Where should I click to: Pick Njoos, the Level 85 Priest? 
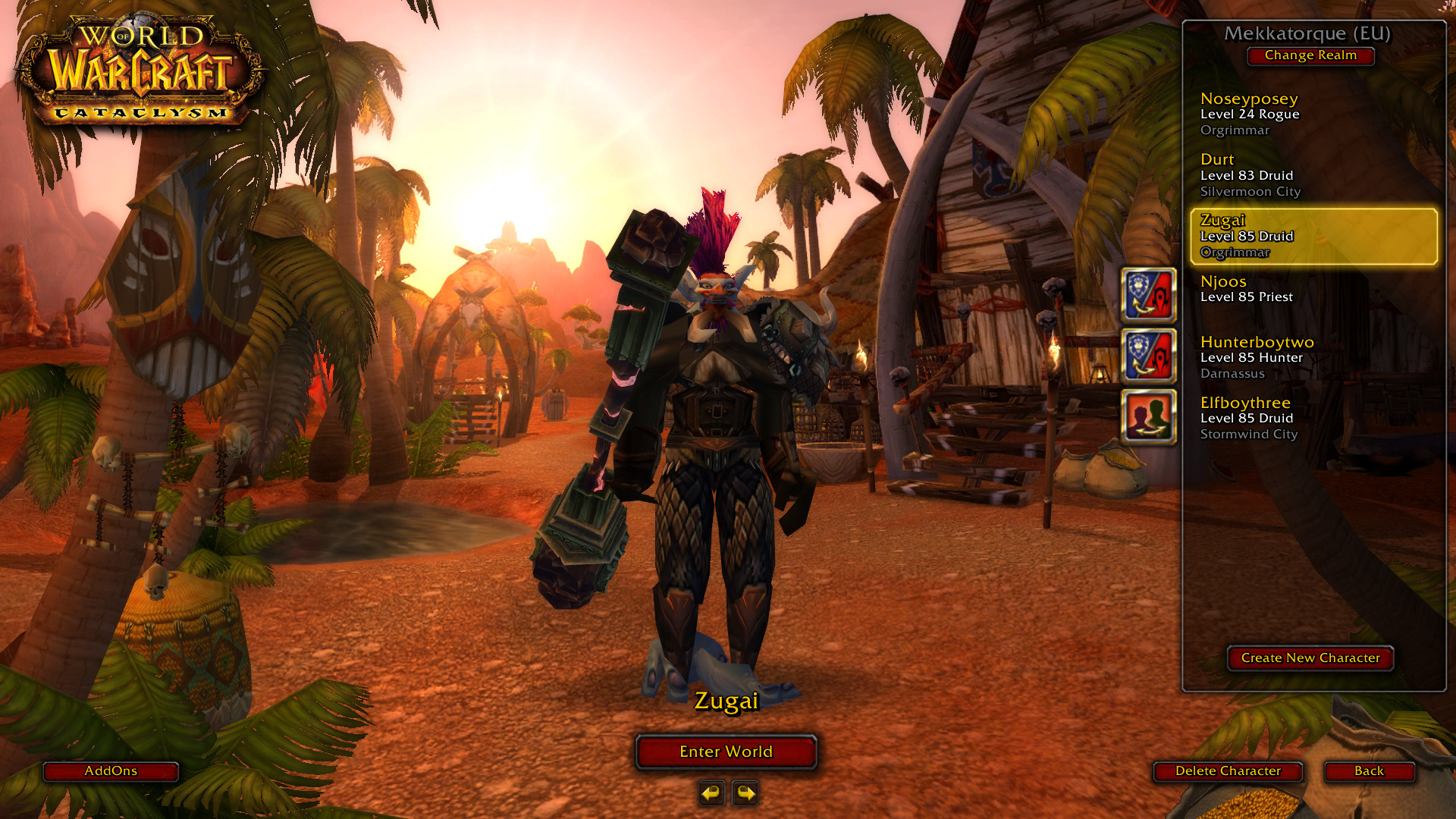pyautogui.click(x=1313, y=290)
